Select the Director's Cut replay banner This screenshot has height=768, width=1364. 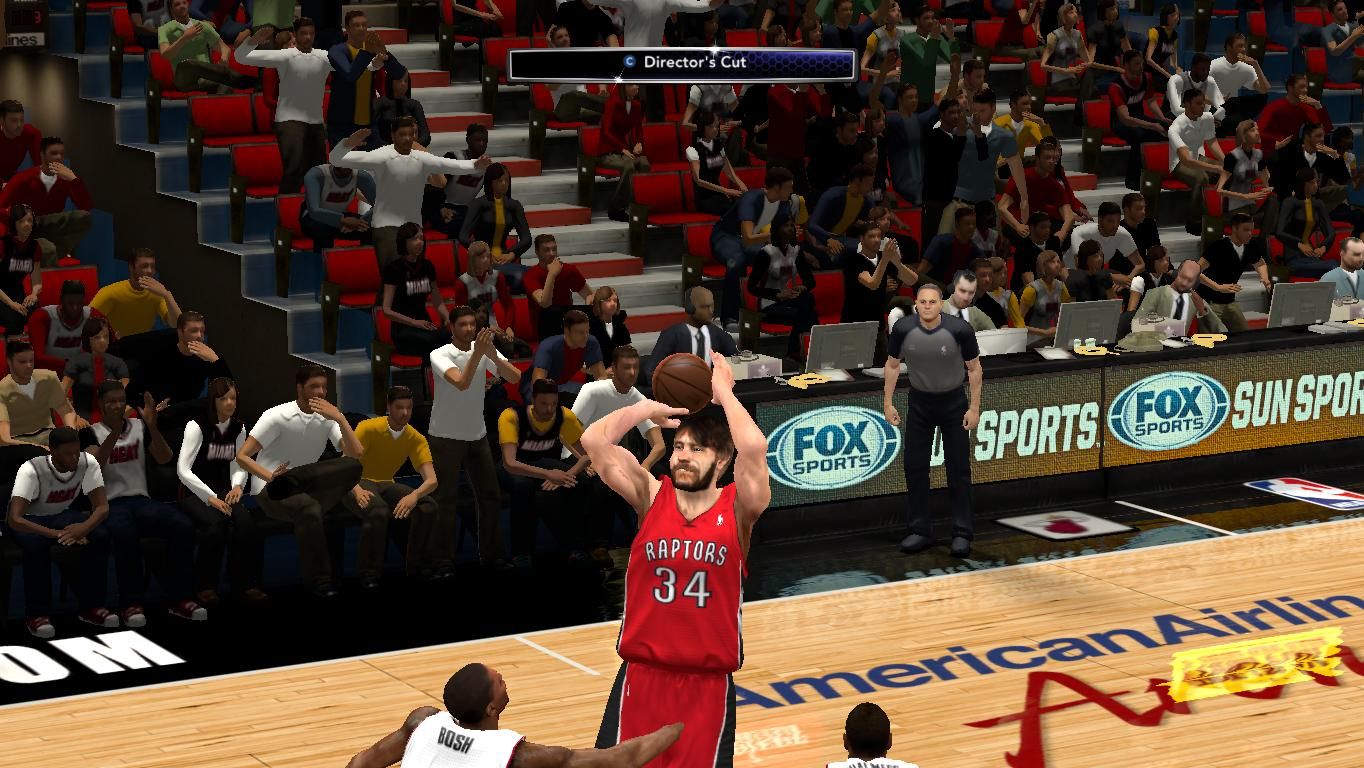pyautogui.click(x=682, y=63)
